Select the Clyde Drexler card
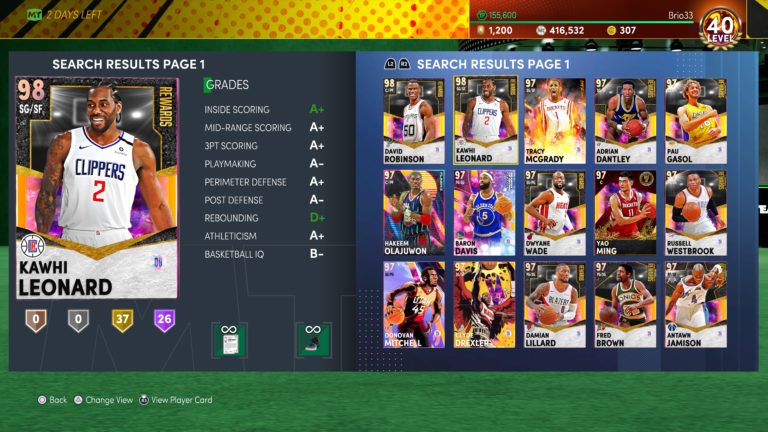Screen dimensions: 768x432 [x=484, y=304]
